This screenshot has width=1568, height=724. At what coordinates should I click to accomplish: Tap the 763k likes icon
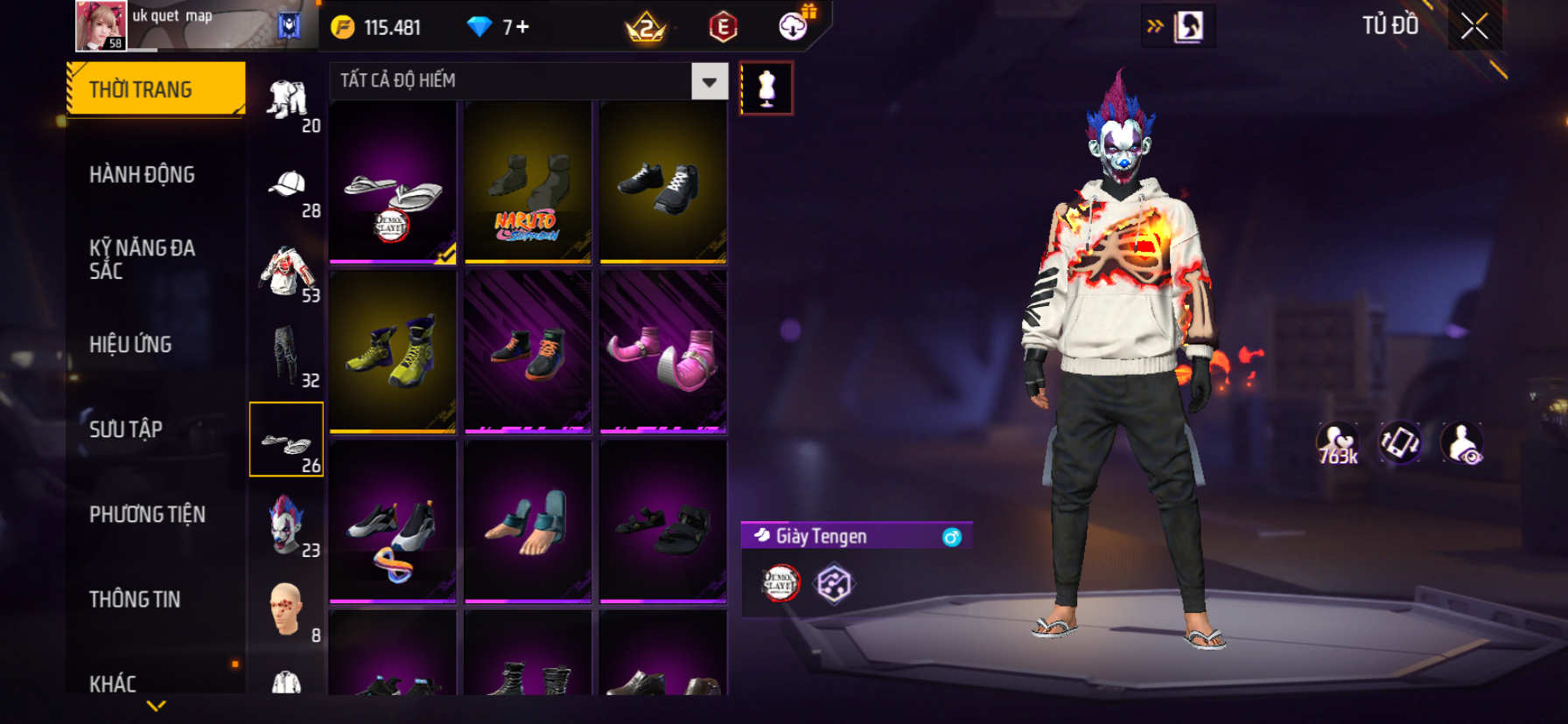tap(1338, 443)
